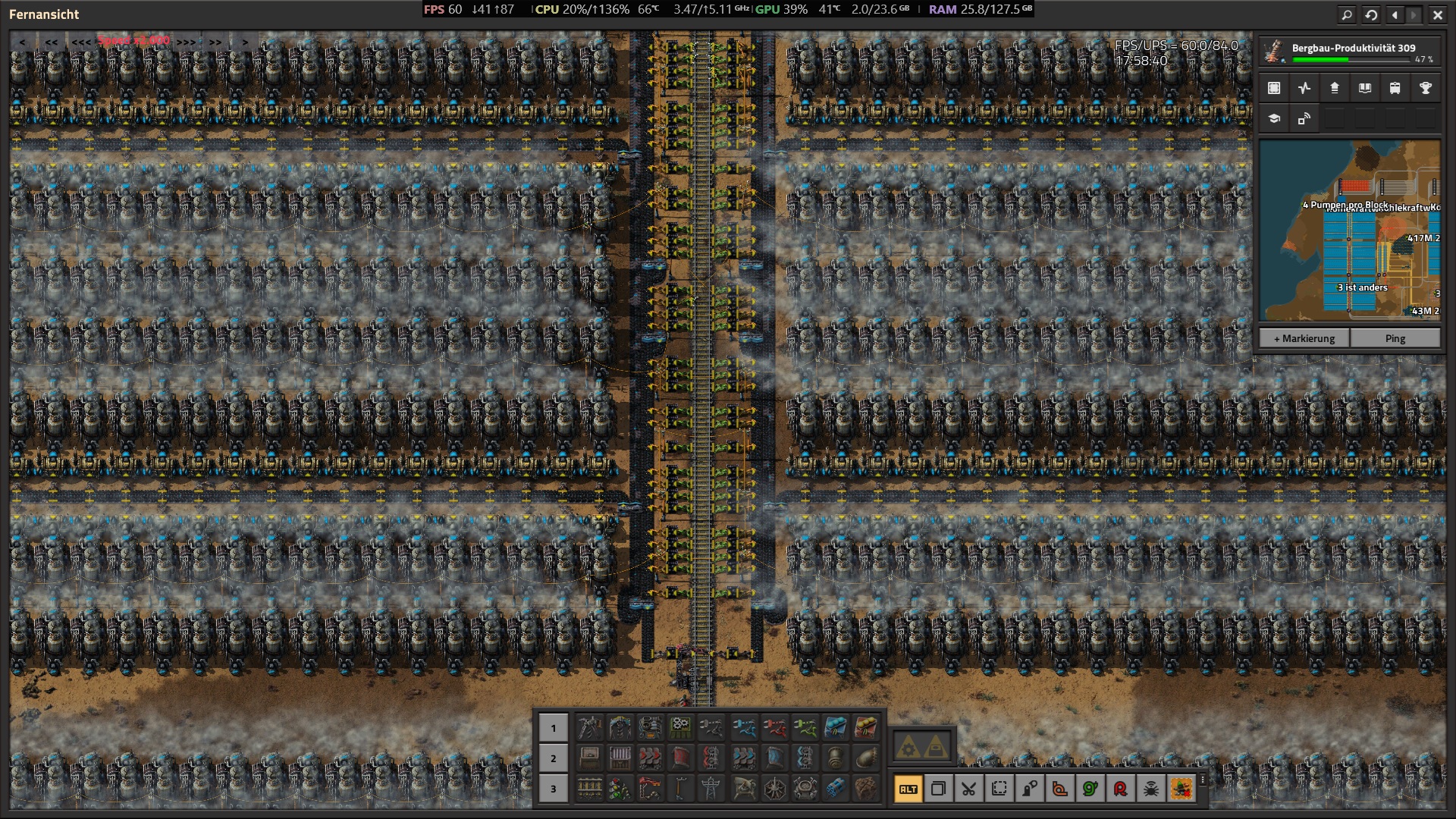View the achievements trophy icon

coord(1426,88)
